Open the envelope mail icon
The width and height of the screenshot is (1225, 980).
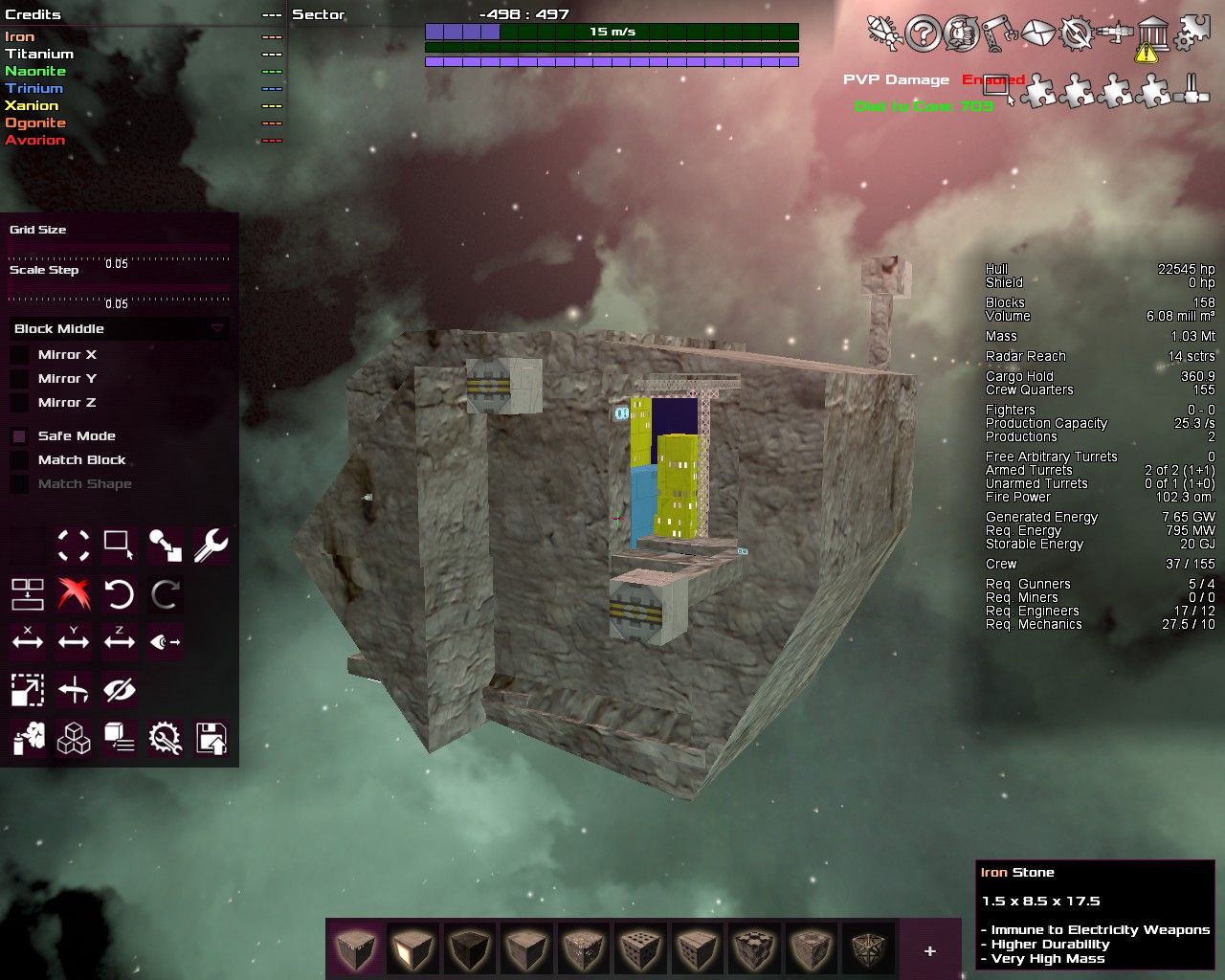[x=1037, y=34]
